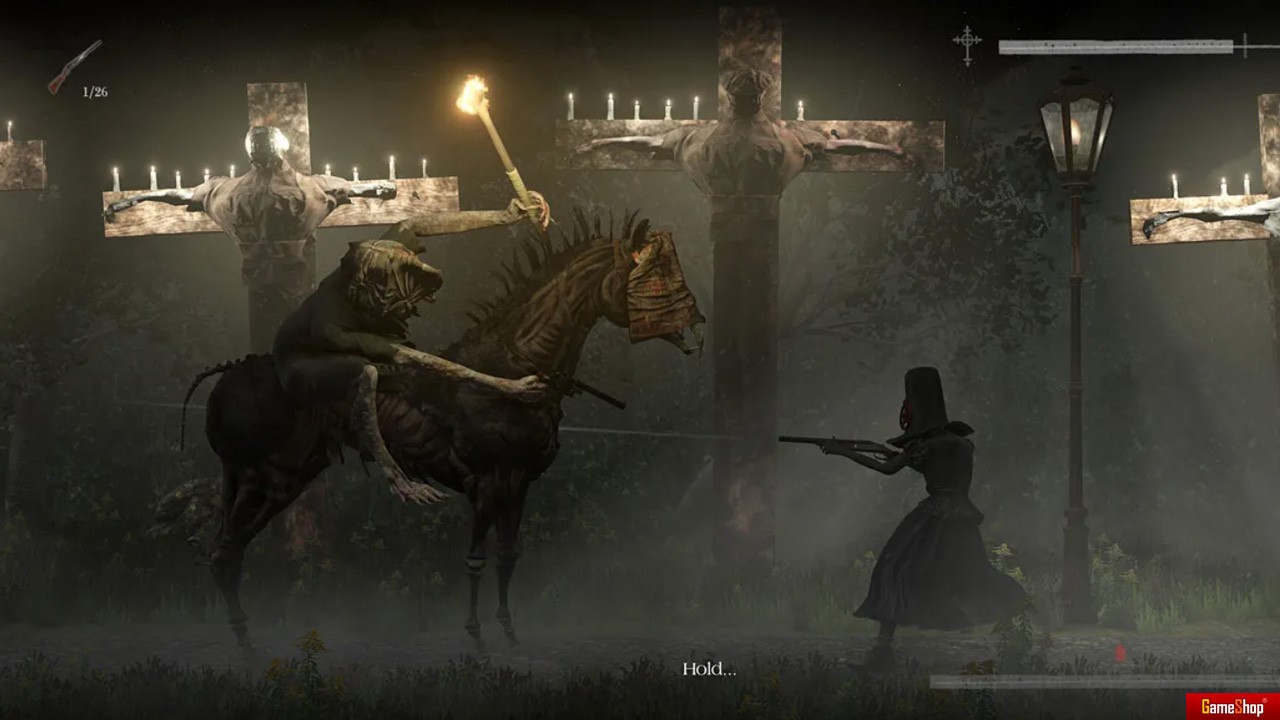Select the rifle weapon icon

(x=75, y=66)
